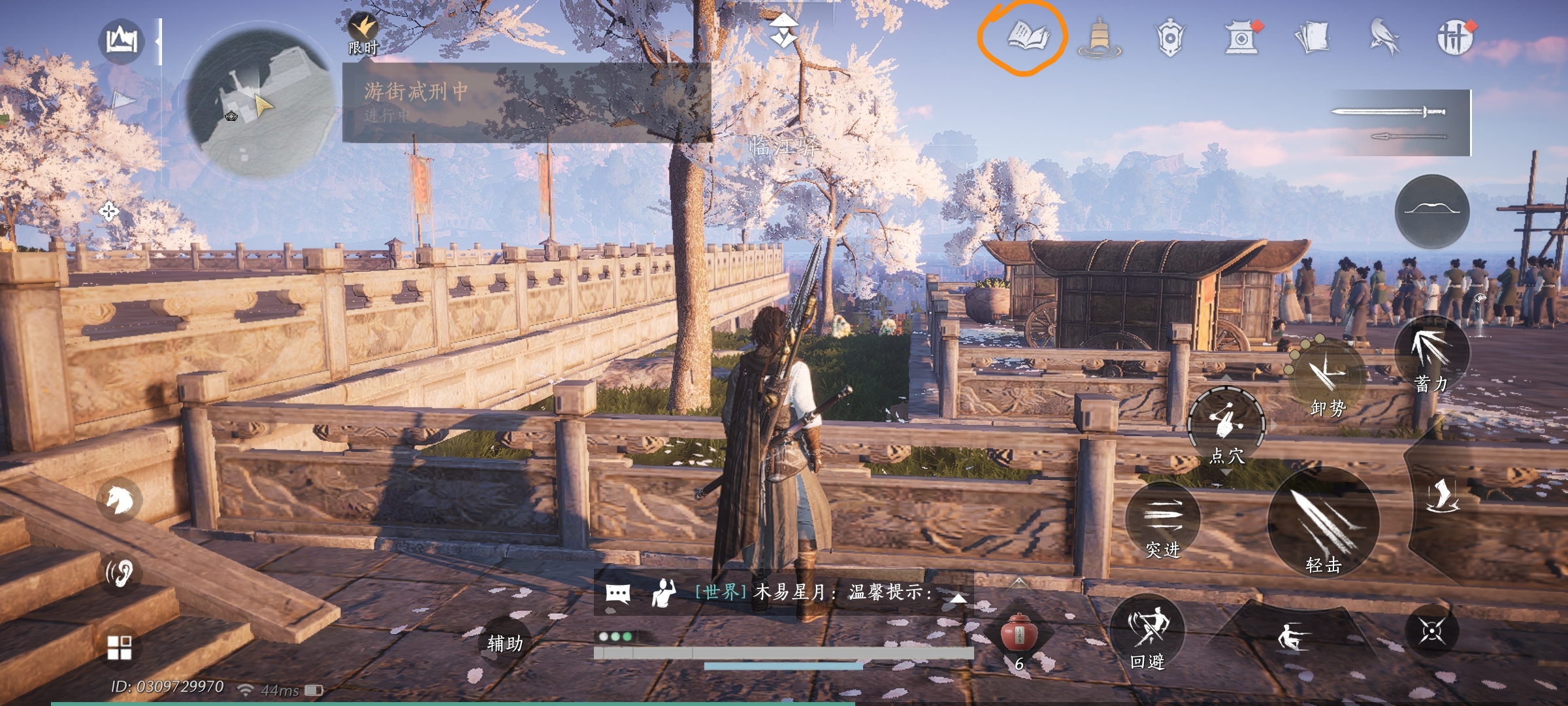
Task: Open the circled book journal icon
Action: point(1027,36)
